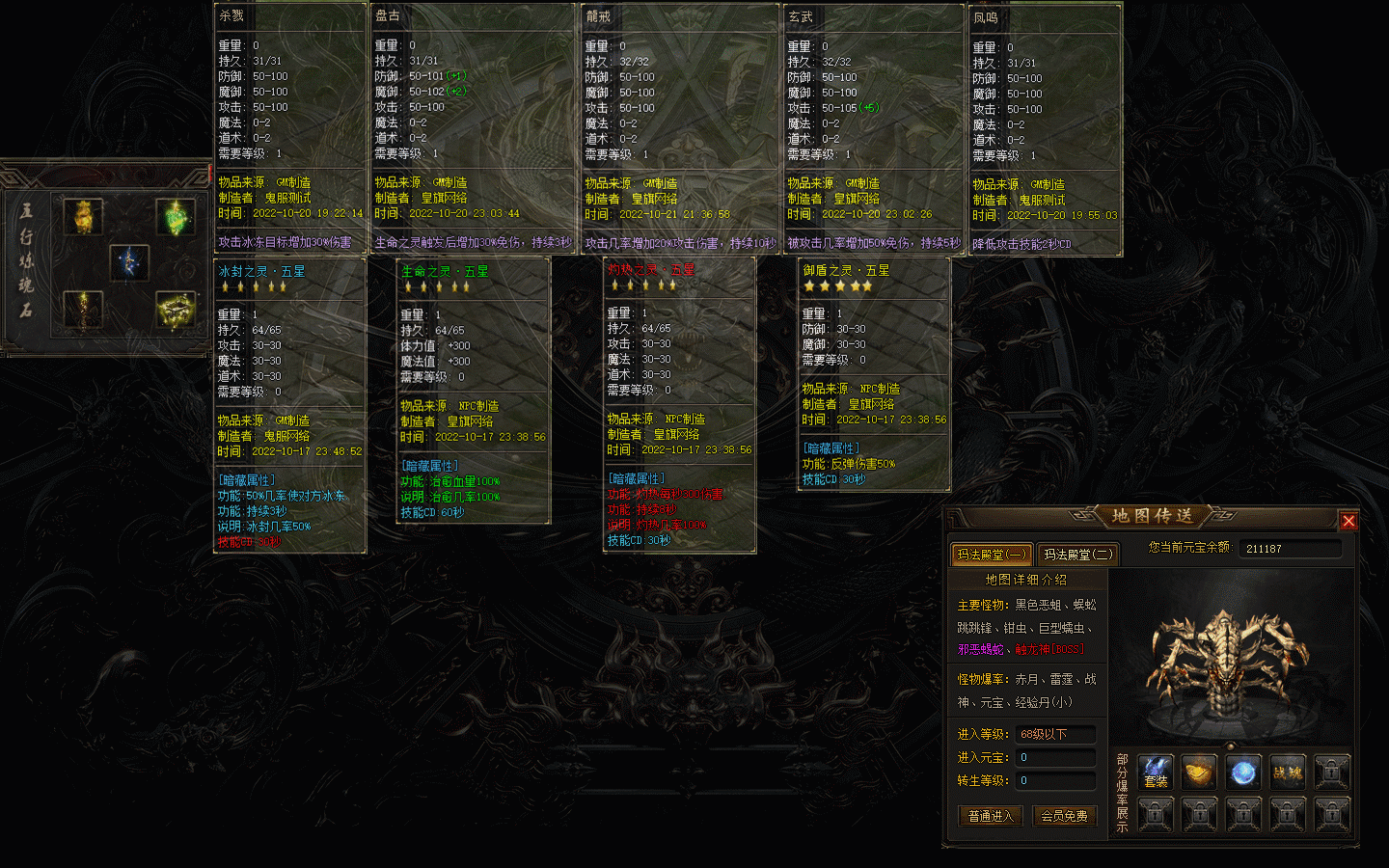This screenshot has height=868, width=1389.
Task: Select the 套装 drop preview icon
Action: point(1156,773)
